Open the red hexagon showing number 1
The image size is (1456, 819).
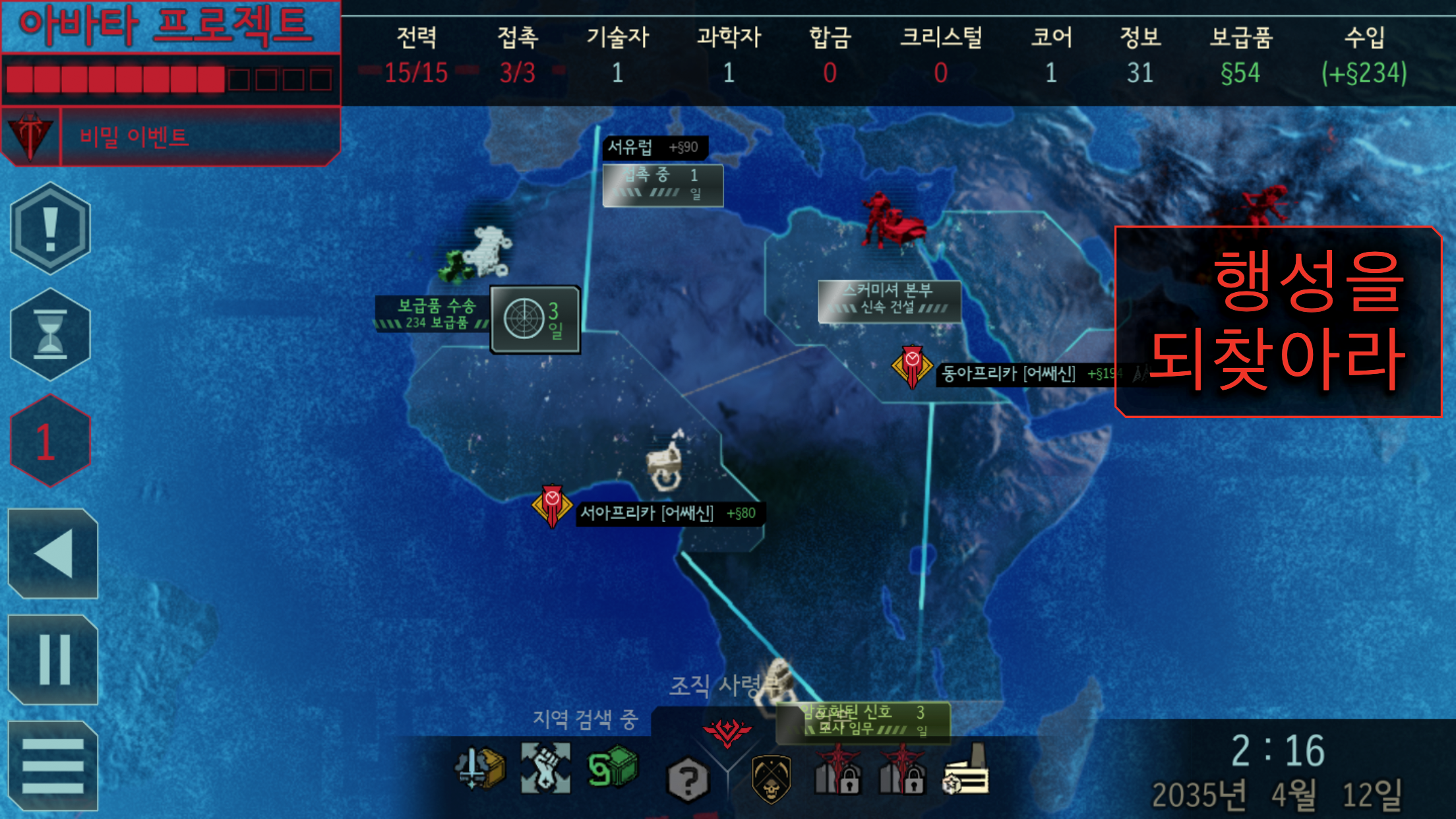(50, 441)
